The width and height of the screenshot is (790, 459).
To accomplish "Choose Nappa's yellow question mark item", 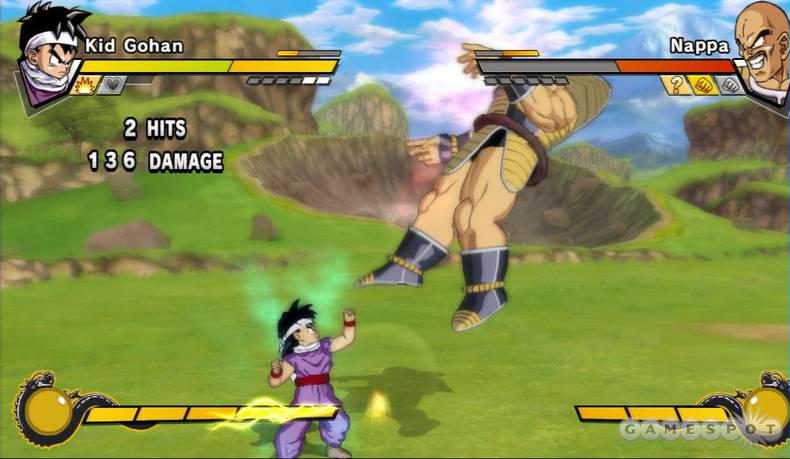I will [676, 85].
